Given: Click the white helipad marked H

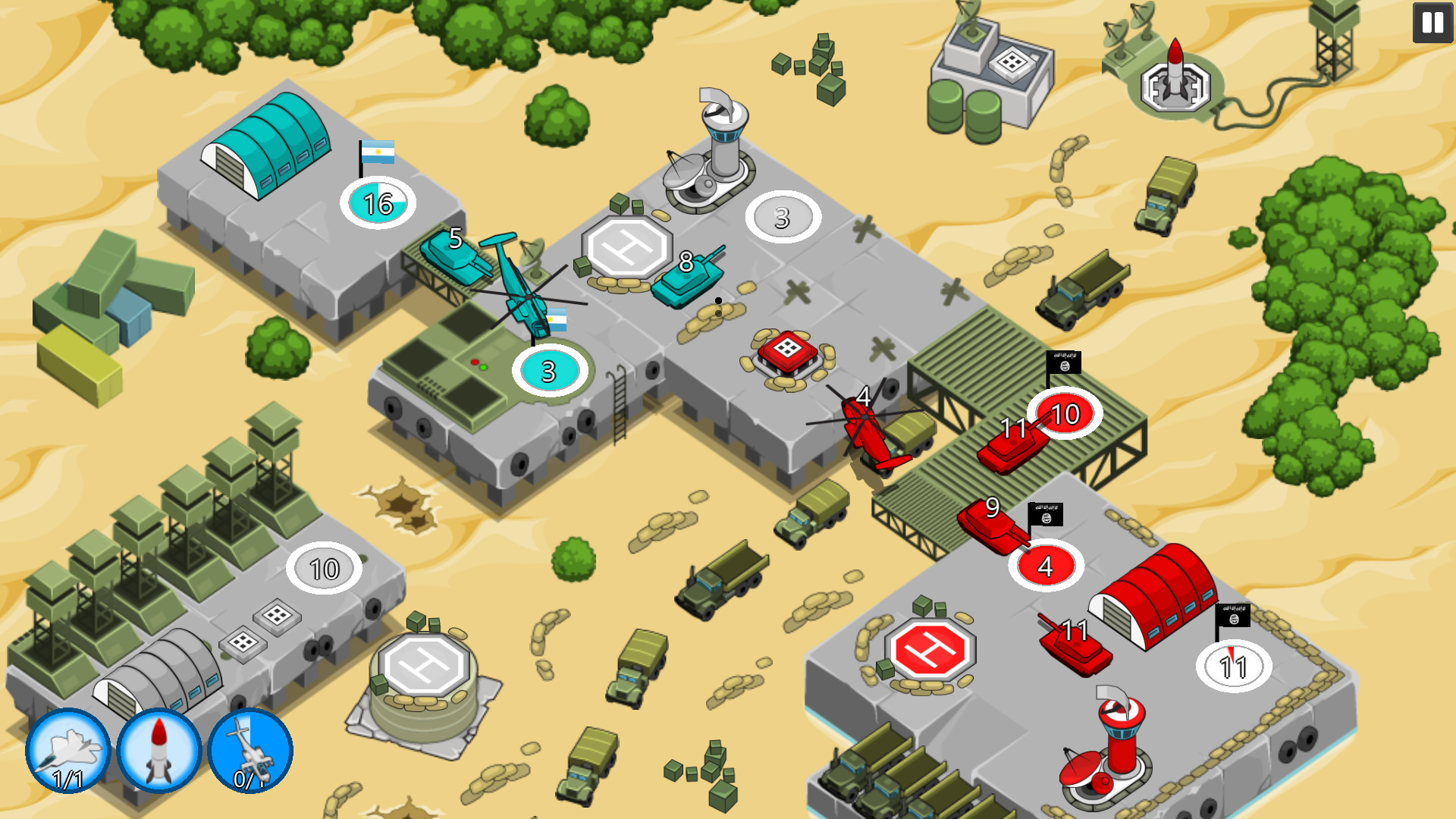Looking at the screenshot, I should [629, 246].
